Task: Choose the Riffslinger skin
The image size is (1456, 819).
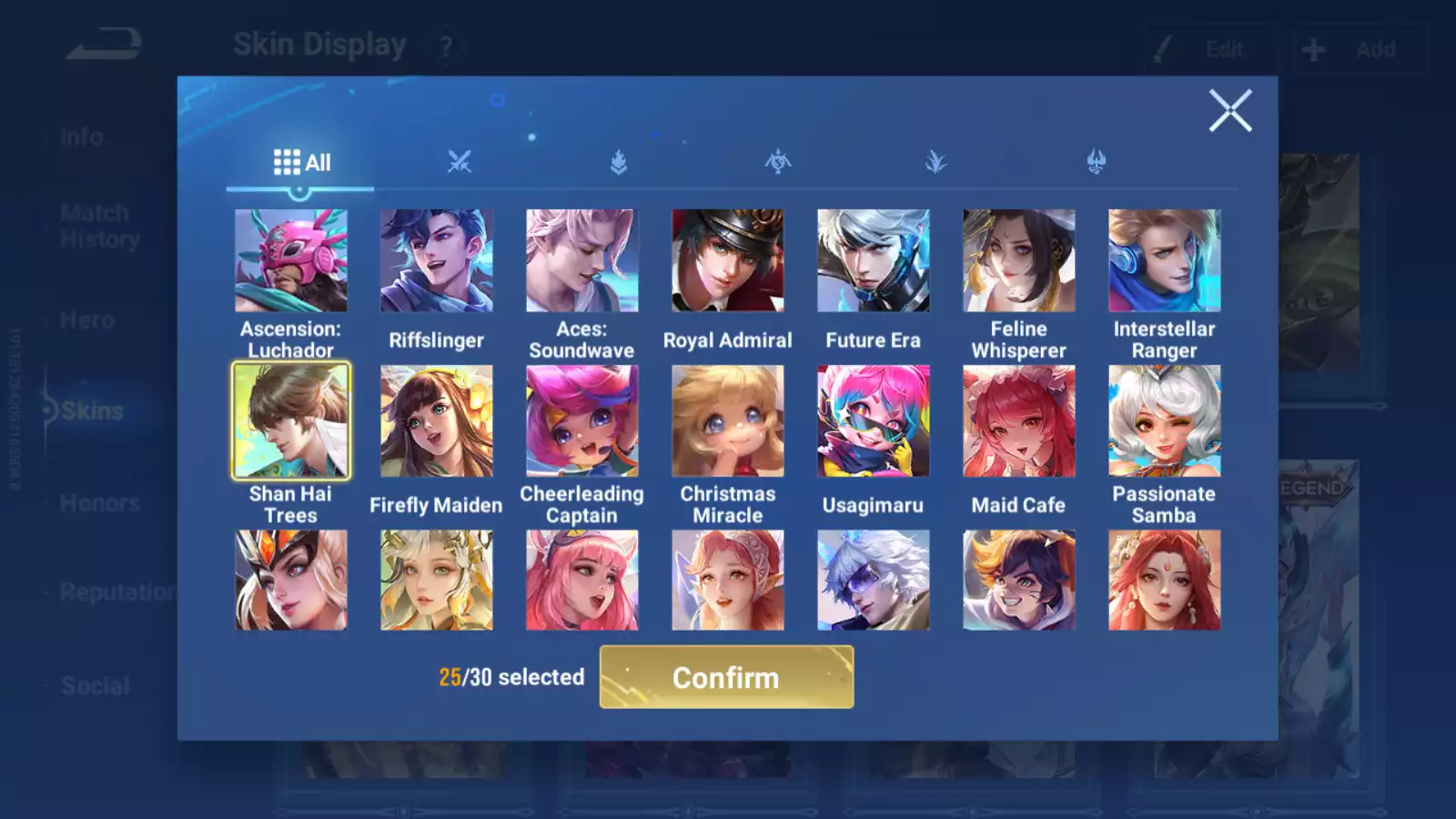Action: tap(436, 261)
